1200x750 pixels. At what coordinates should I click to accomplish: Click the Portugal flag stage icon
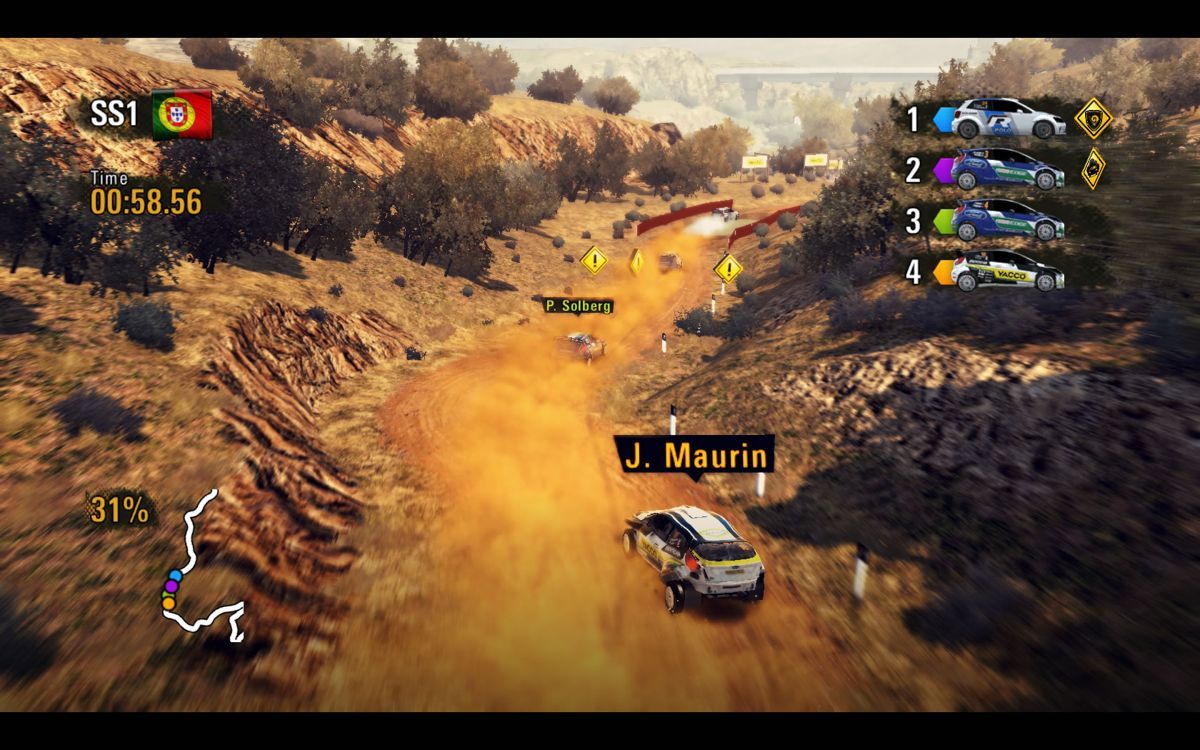[x=182, y=114]
